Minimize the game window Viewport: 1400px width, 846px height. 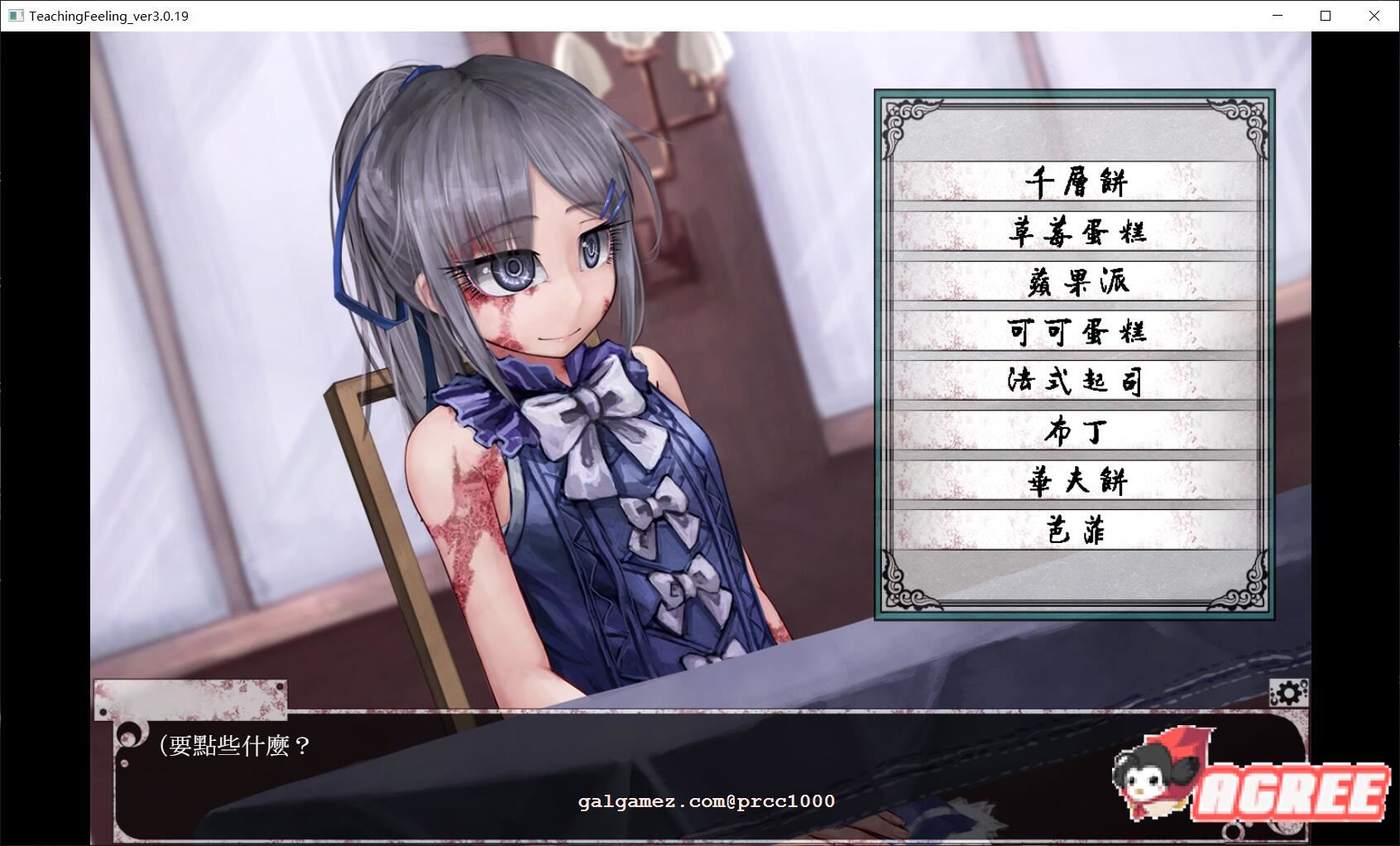pyautogui.click(x=1278, y=15)
